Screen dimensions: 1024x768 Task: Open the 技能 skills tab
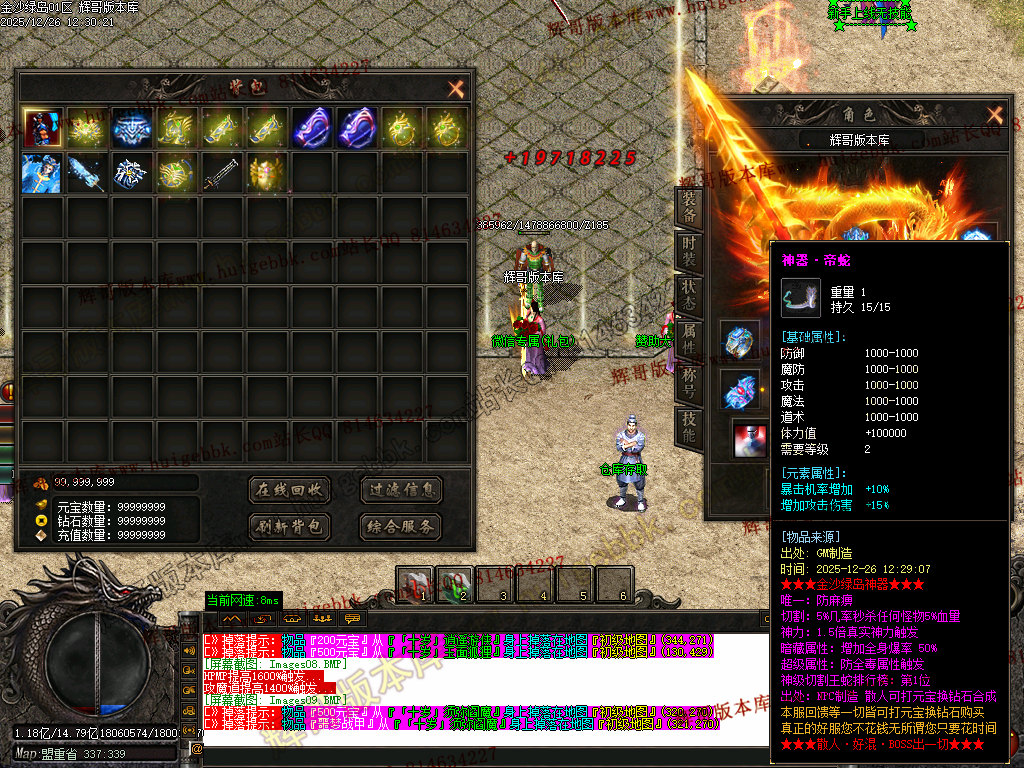coord(690,425)
